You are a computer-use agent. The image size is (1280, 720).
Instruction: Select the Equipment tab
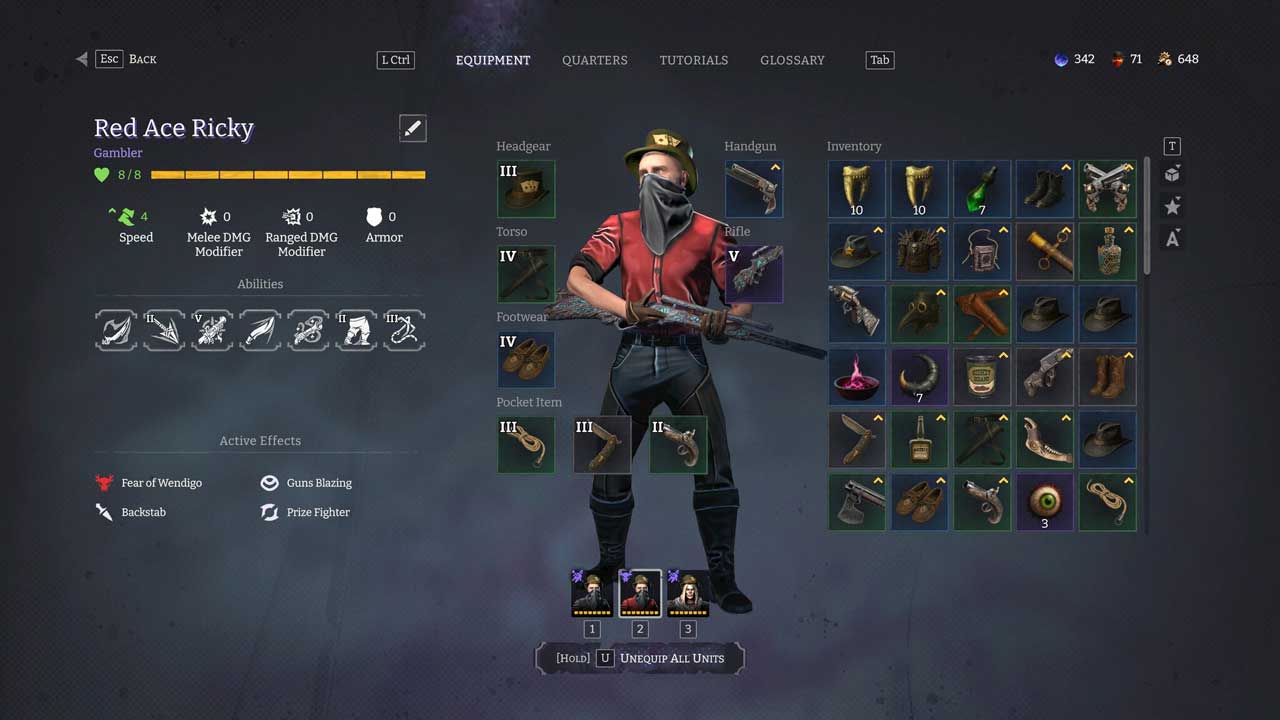pos(493,60)
